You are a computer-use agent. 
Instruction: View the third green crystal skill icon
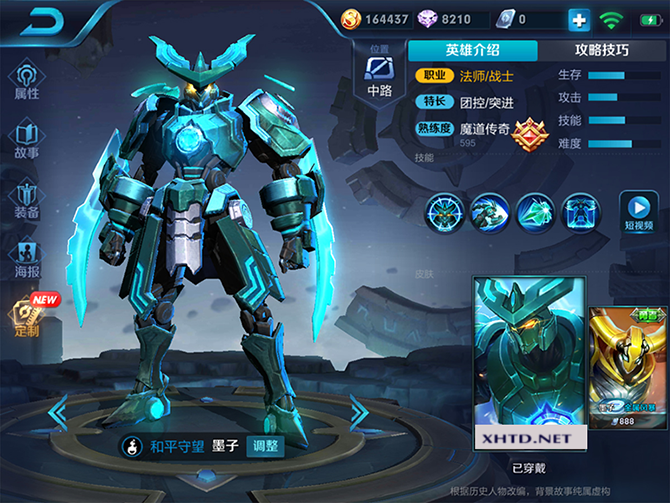click(536, 212)
